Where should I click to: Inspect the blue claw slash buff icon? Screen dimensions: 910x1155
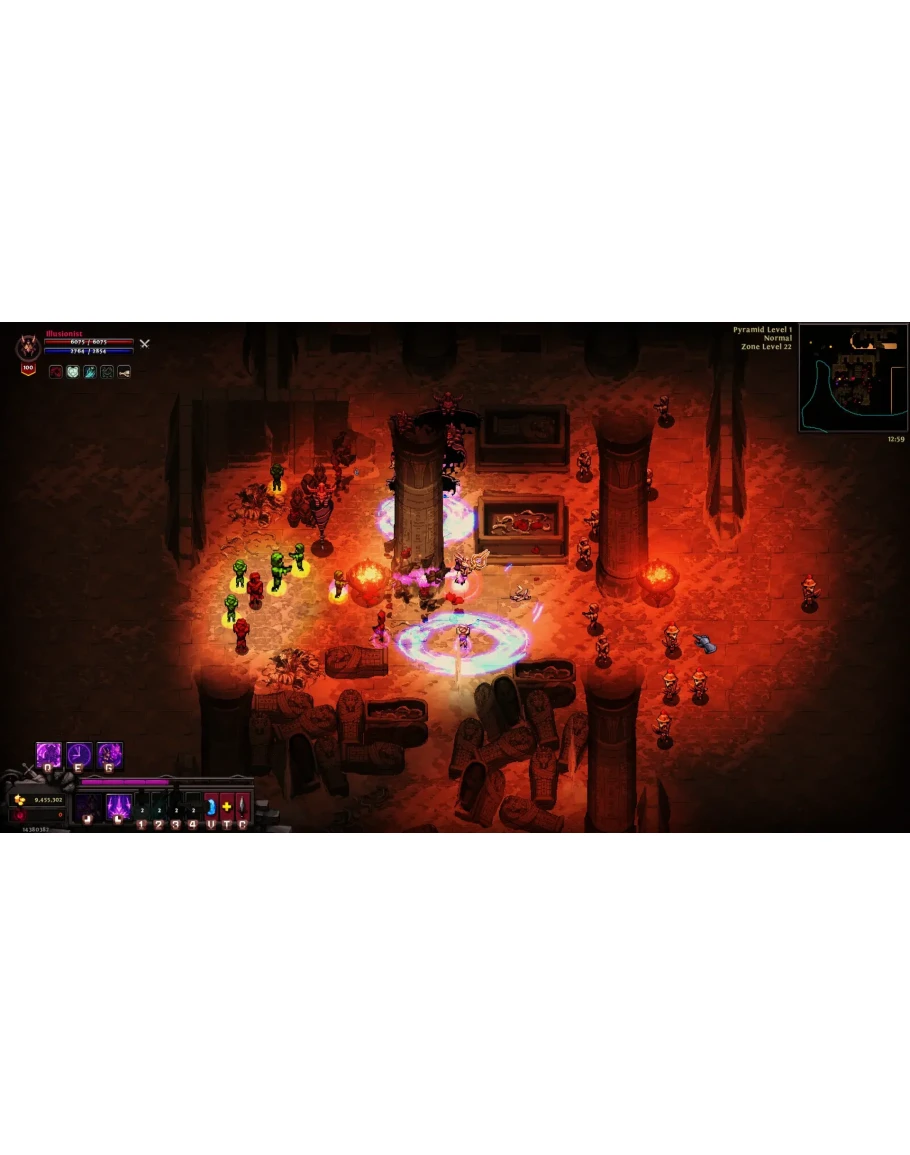pyautogui.click(x=90, y=372)
